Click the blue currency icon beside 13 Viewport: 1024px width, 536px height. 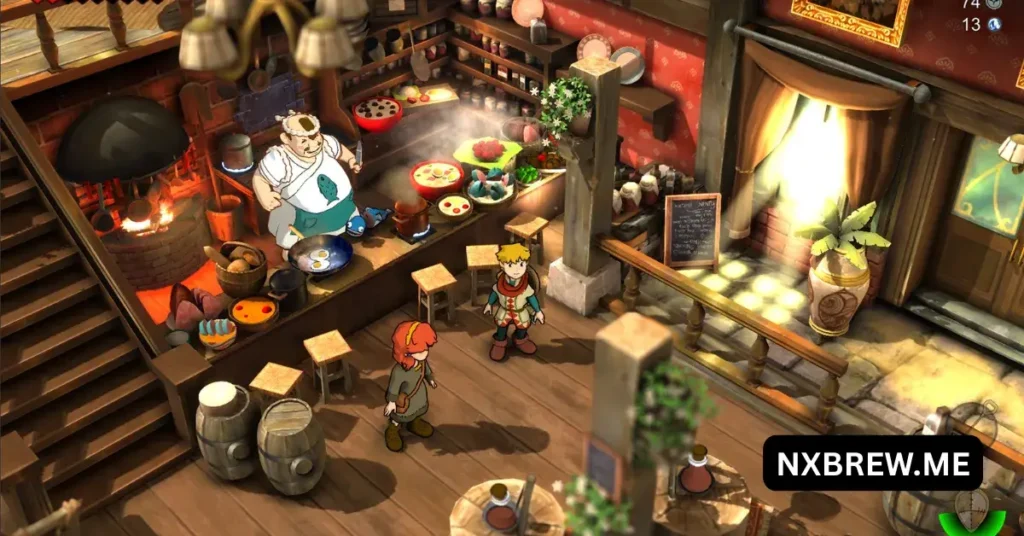click(x=995, y=25)
